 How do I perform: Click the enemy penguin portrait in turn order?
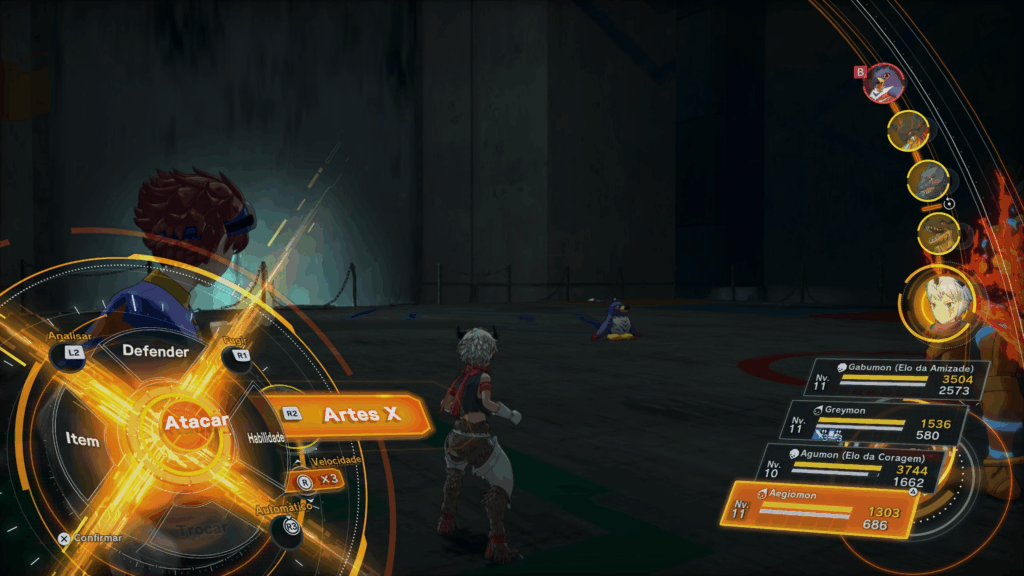click(884, 83)
